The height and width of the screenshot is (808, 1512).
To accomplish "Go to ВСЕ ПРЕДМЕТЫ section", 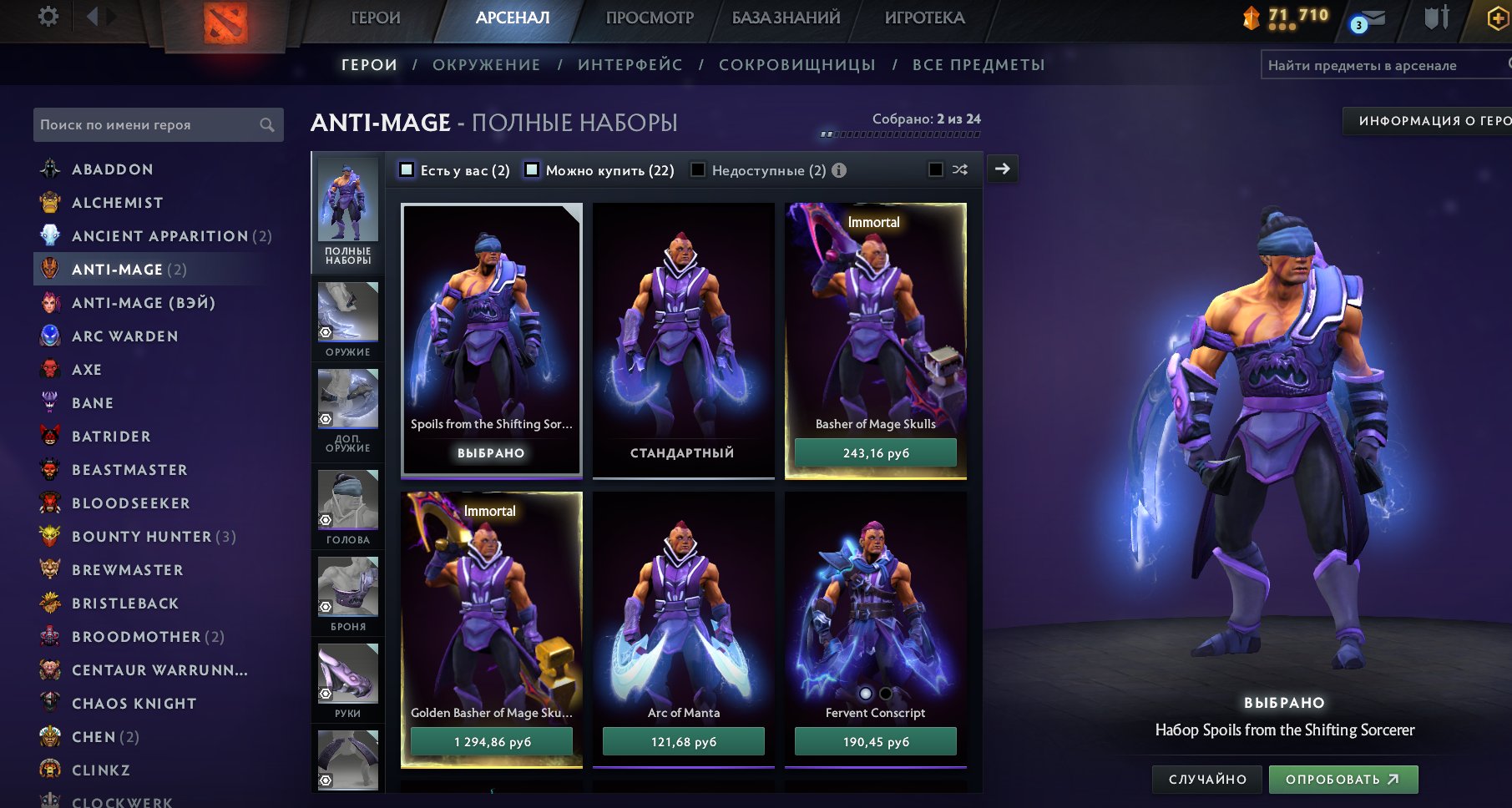I will [979, 65].
